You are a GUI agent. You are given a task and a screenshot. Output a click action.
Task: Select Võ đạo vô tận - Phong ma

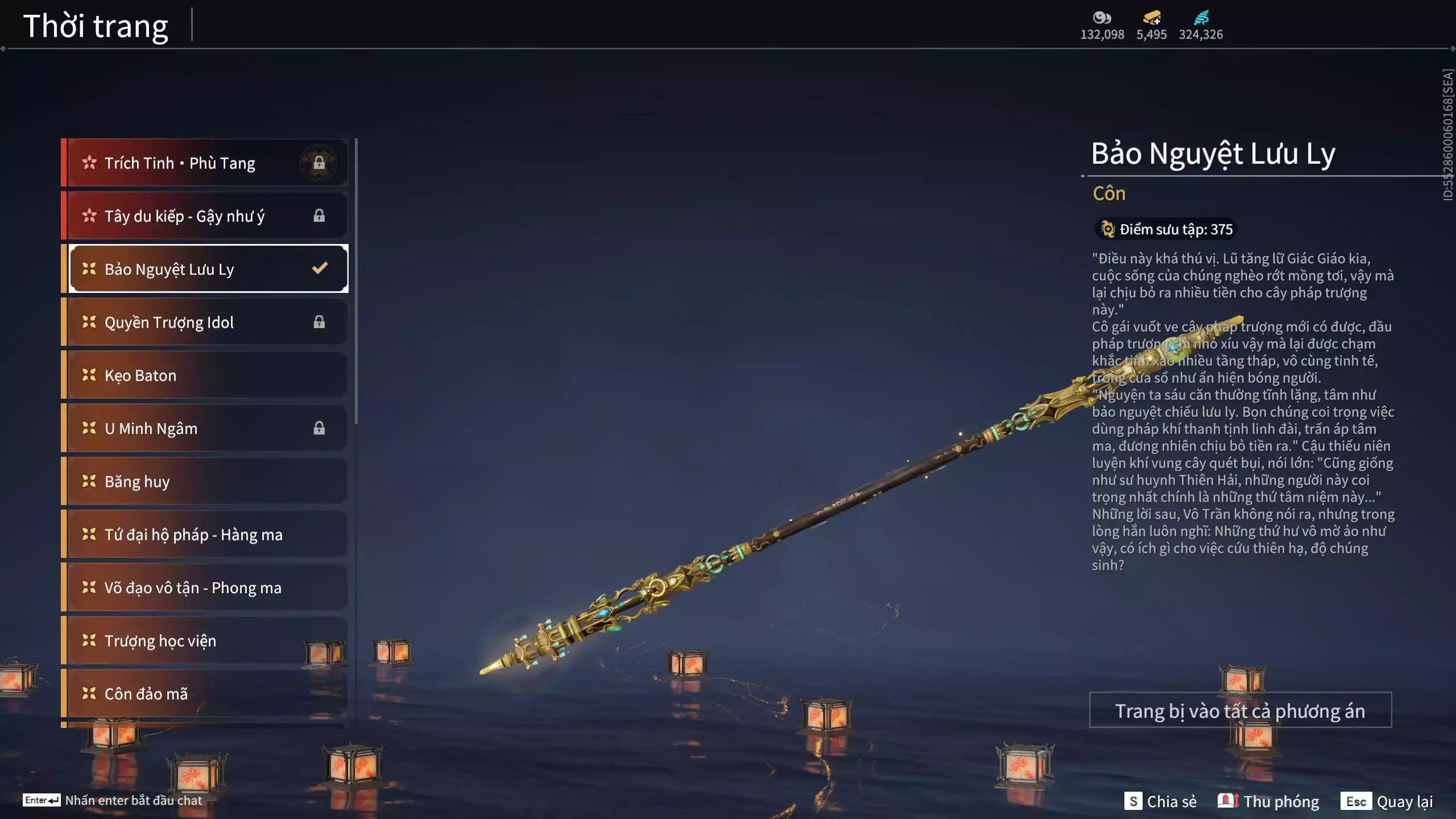[205, 588]
